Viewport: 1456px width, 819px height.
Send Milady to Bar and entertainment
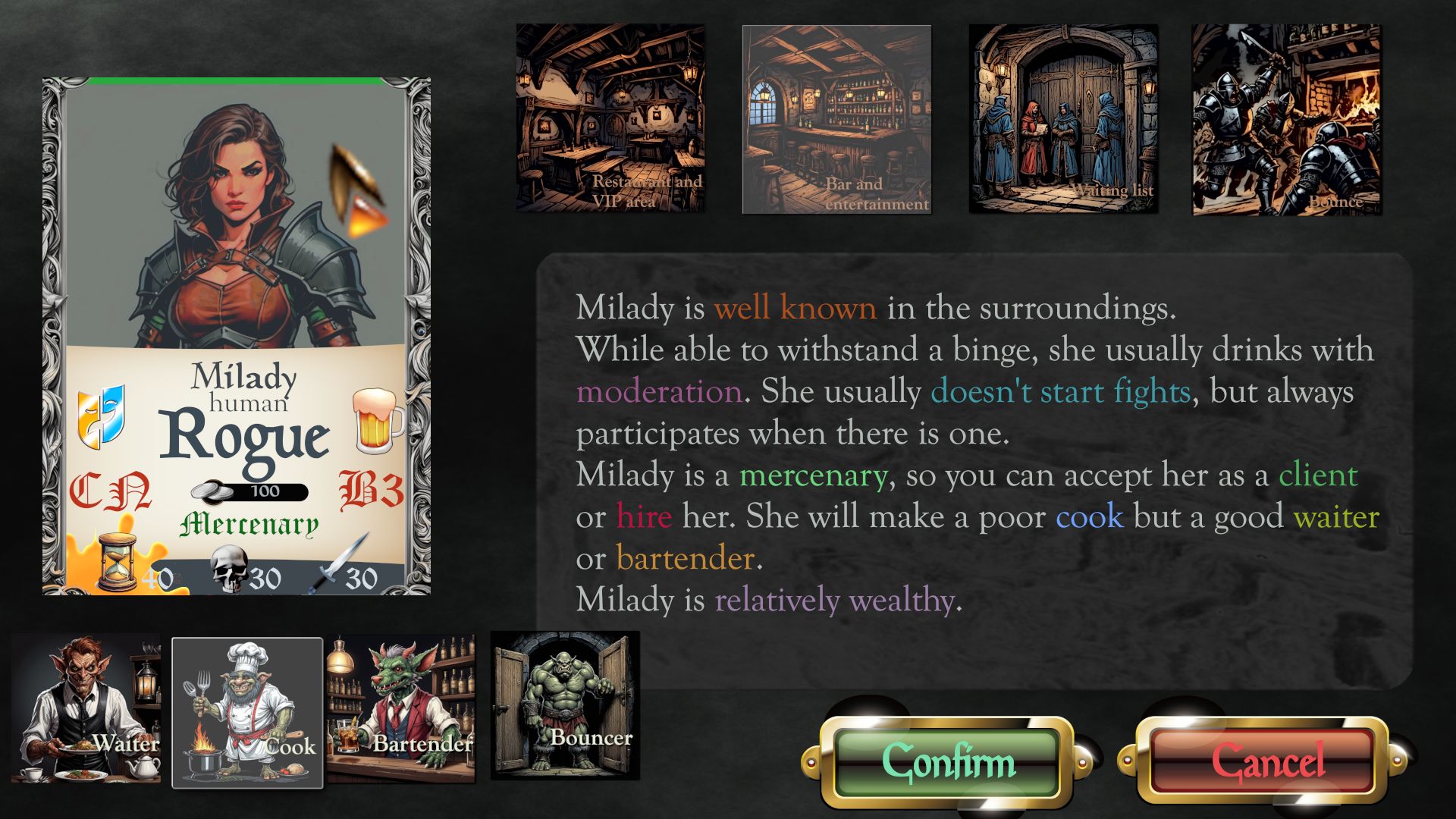[x=836, y=119]
